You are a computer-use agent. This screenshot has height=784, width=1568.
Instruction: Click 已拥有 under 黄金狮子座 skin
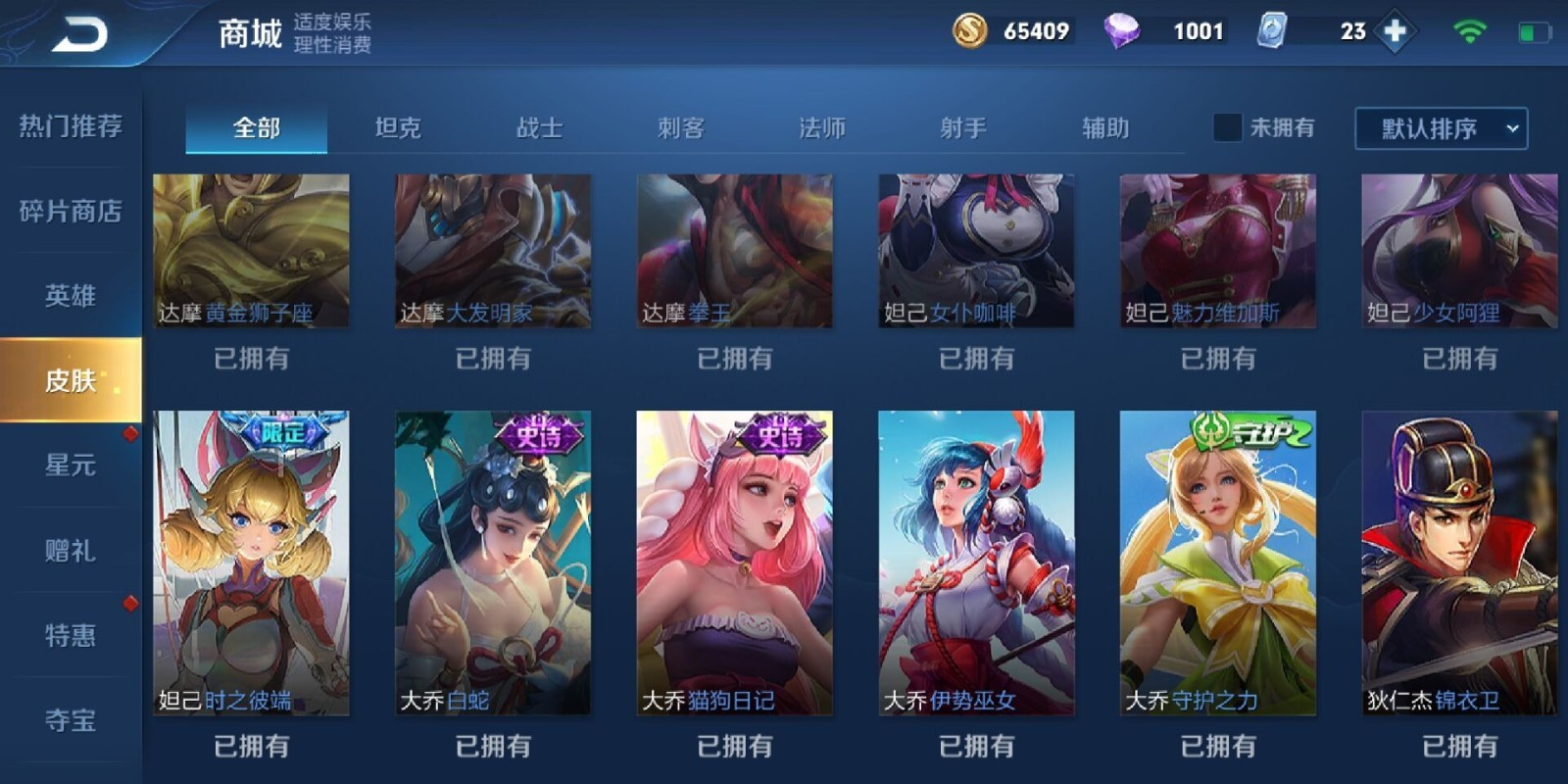(x=250, y=359)
